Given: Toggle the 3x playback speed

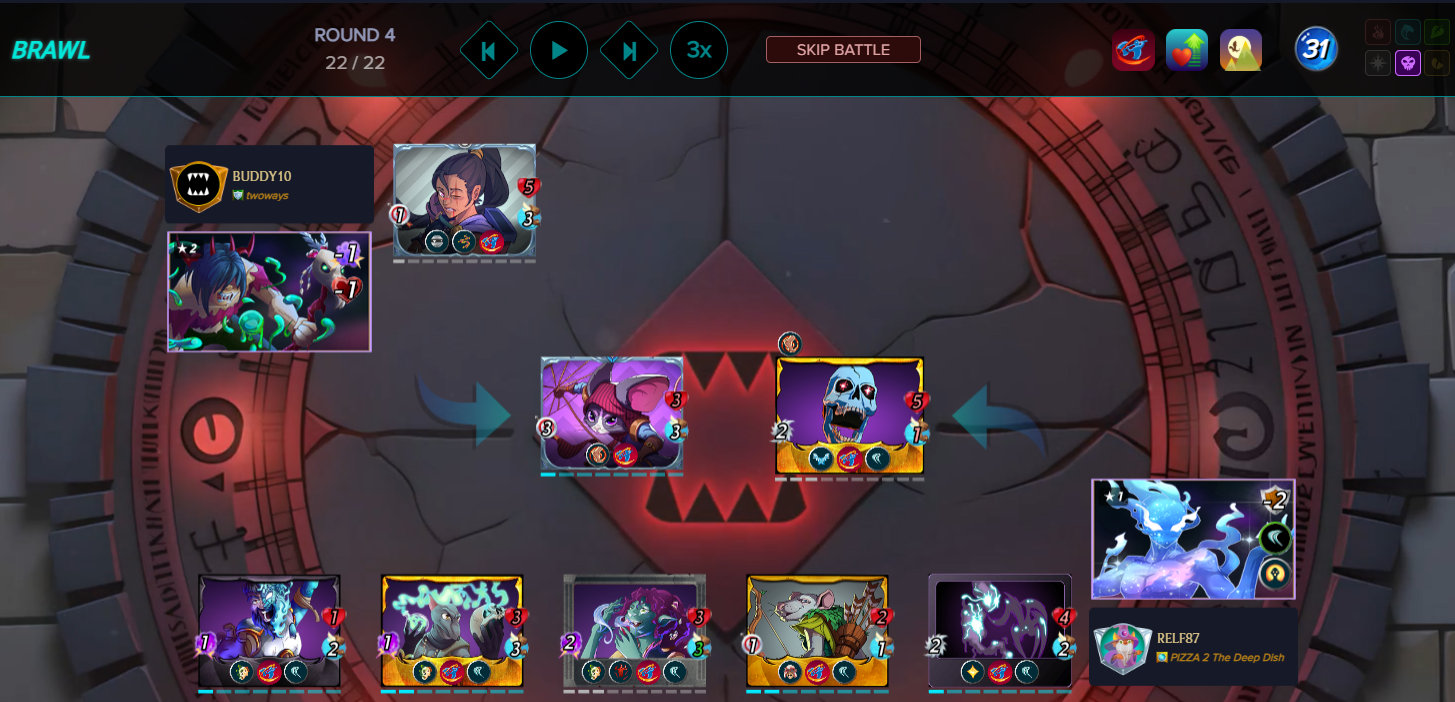Looking at the screenshot, I should (x=698, y=50).
